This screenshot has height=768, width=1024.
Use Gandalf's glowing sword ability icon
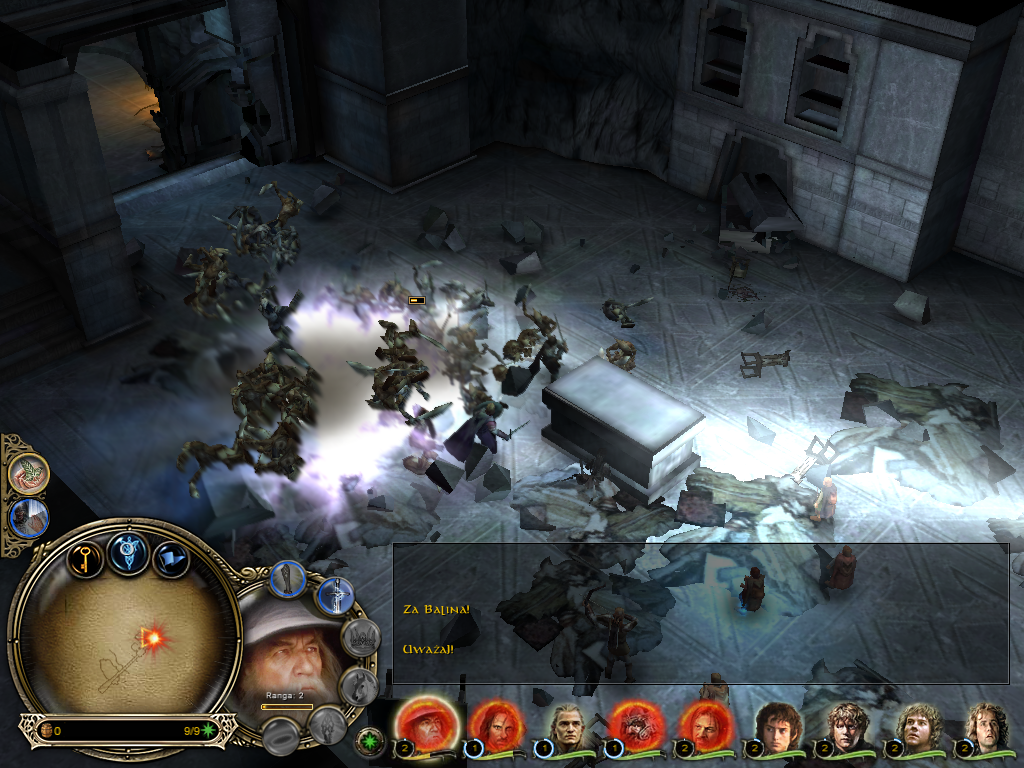pos(336,597)
